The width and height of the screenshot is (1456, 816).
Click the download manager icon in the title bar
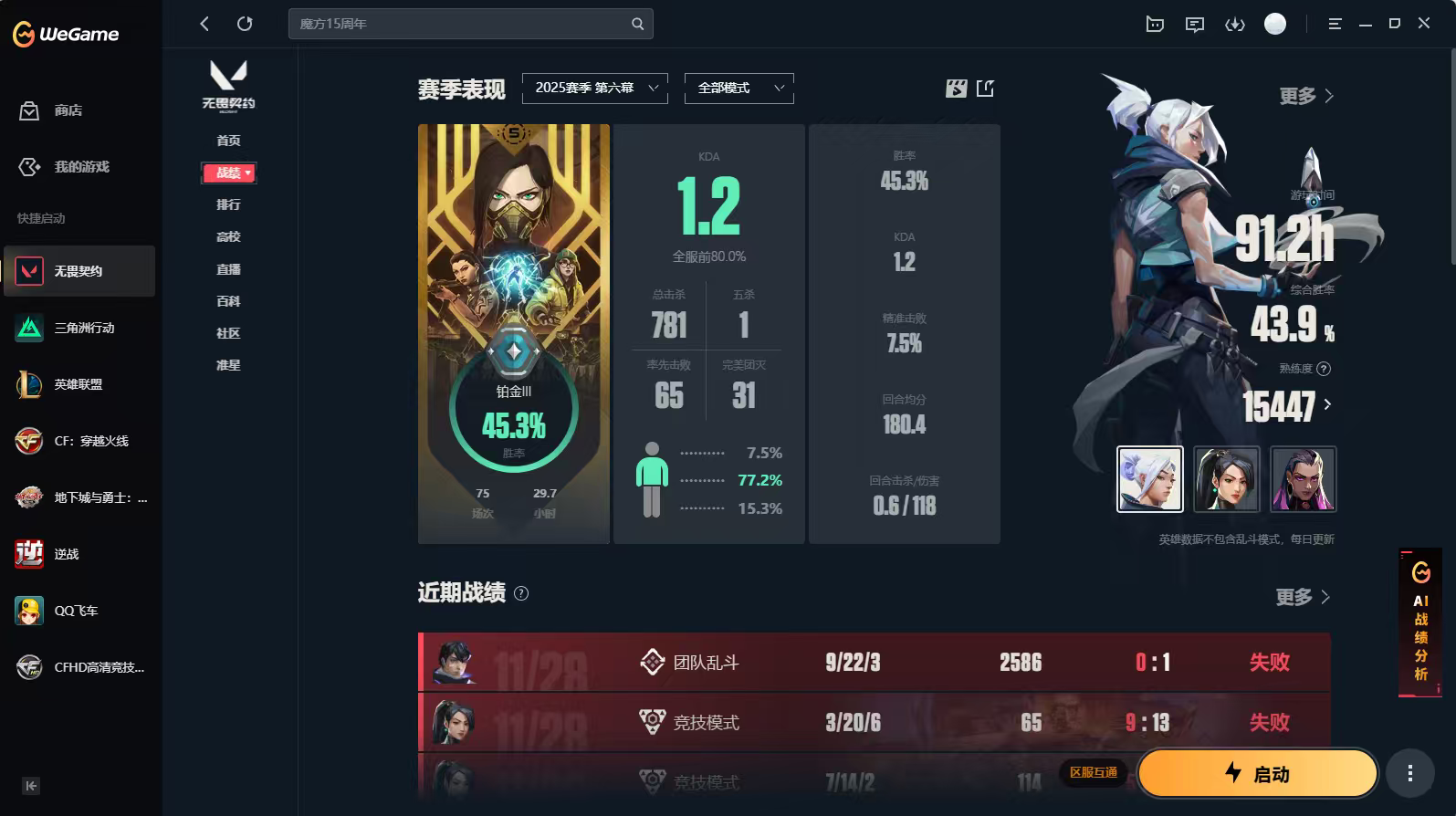coord(1234,24)
